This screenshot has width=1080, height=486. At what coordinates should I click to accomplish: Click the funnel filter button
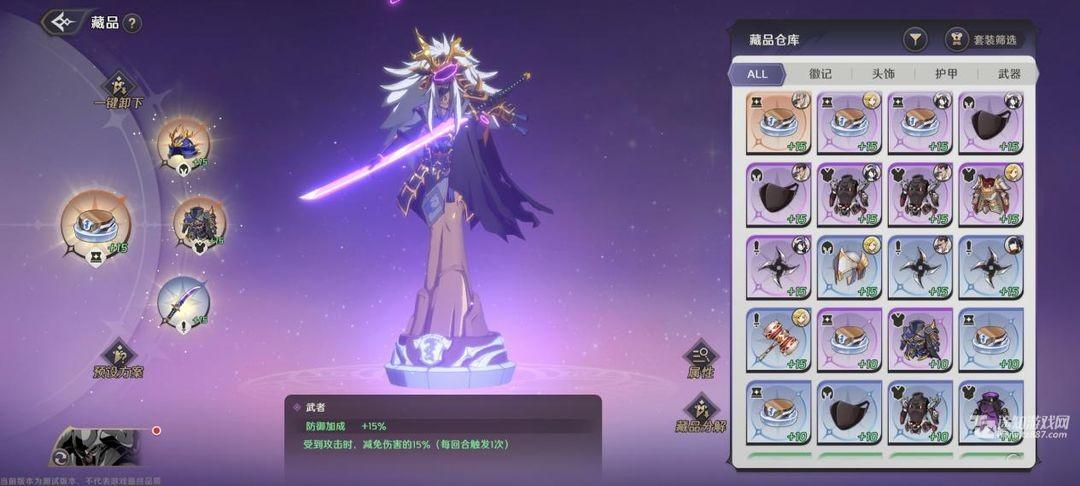click(915, 39)
